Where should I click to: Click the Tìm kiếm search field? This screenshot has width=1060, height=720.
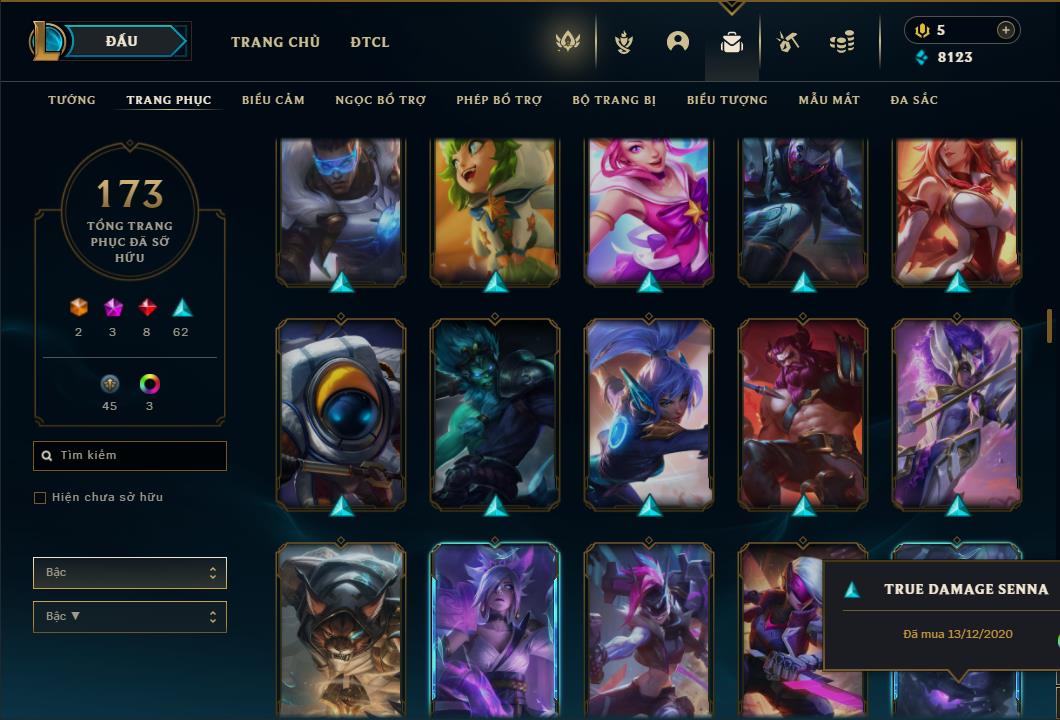[130, 456]
